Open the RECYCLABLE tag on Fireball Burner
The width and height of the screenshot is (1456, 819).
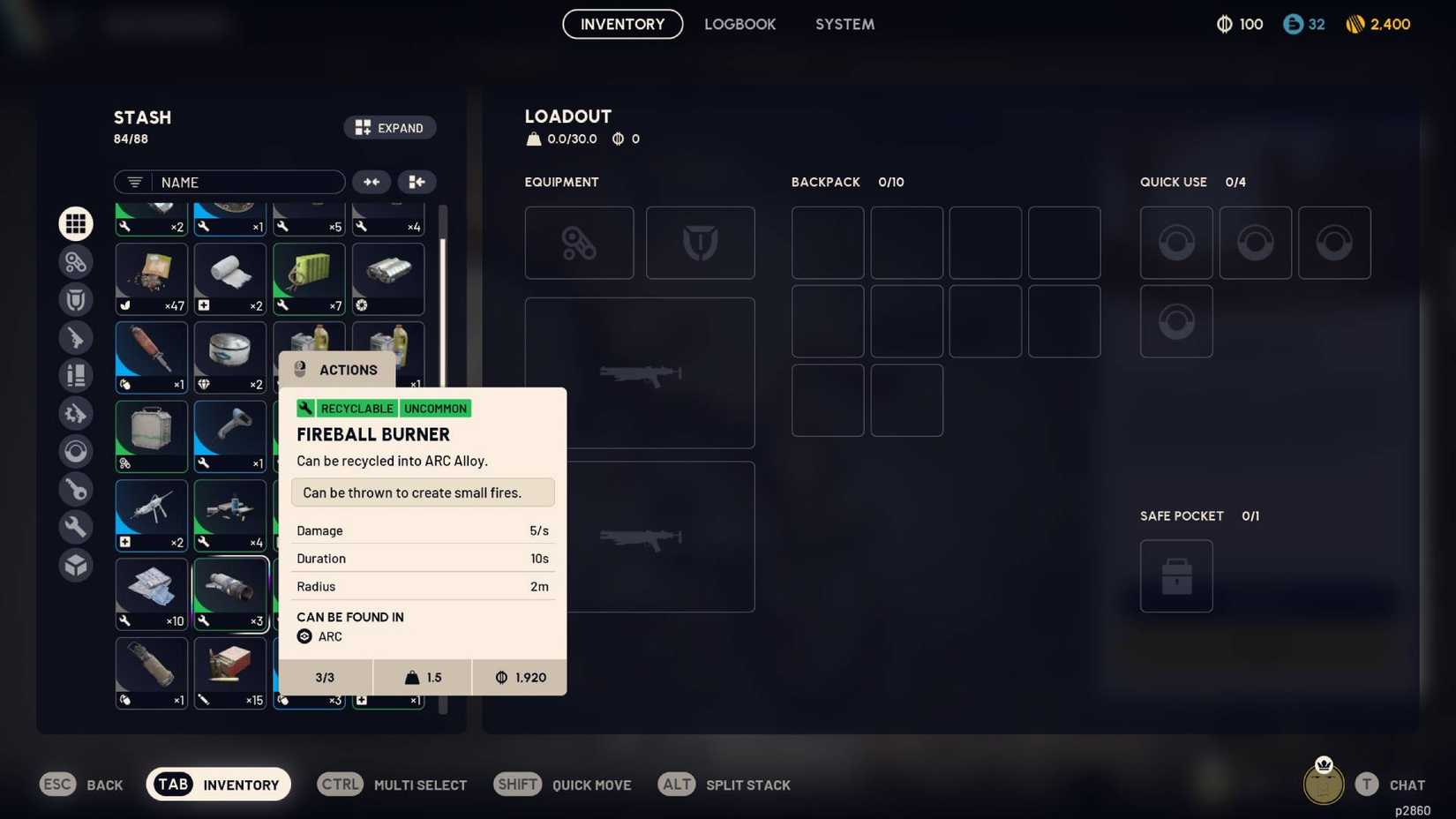coord(356,408)
